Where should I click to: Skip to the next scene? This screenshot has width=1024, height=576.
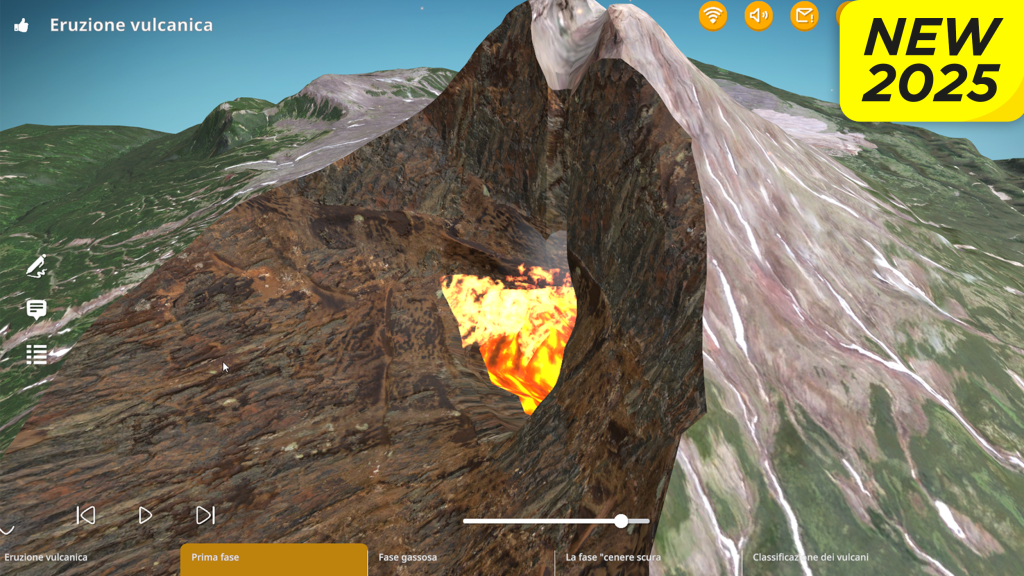[x=205, y=515]
